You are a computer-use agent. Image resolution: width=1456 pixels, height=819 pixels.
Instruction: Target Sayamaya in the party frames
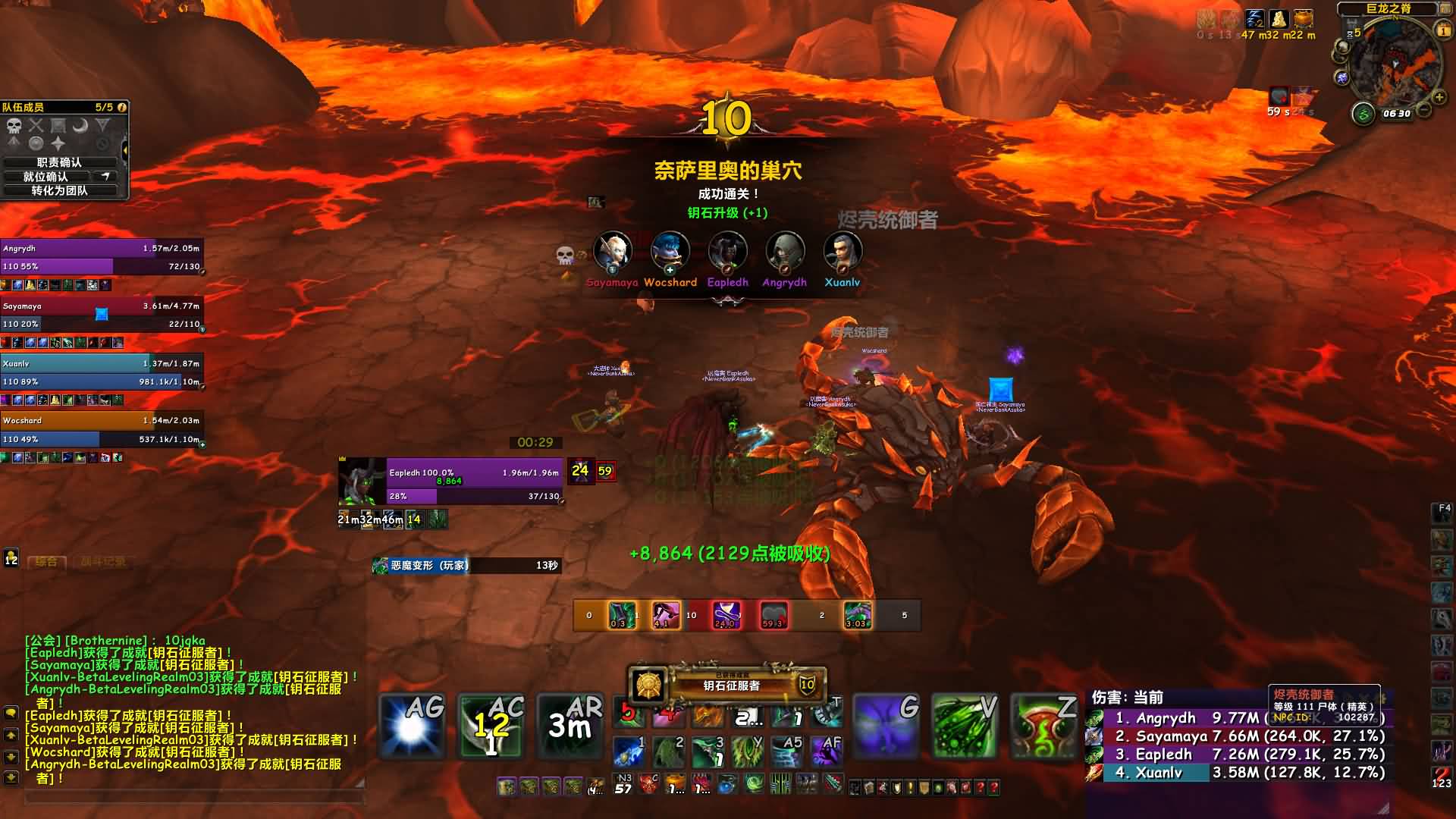pyautogui.click(x=102, y=315)
